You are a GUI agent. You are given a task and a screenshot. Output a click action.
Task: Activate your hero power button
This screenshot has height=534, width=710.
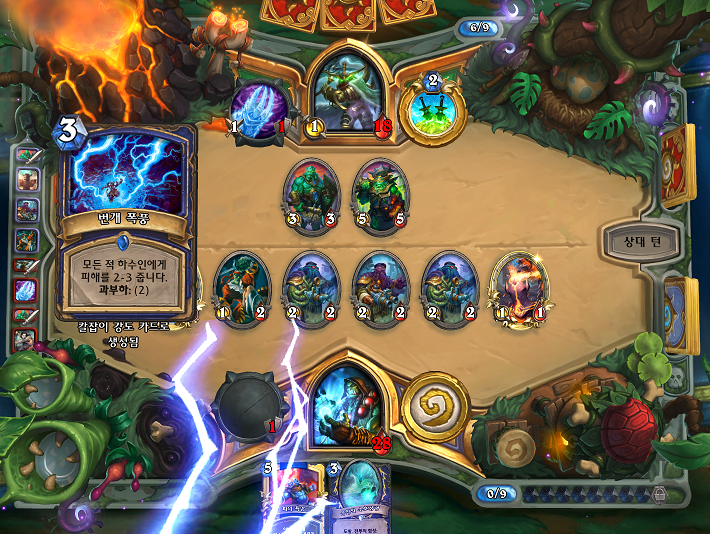[435, 405]
